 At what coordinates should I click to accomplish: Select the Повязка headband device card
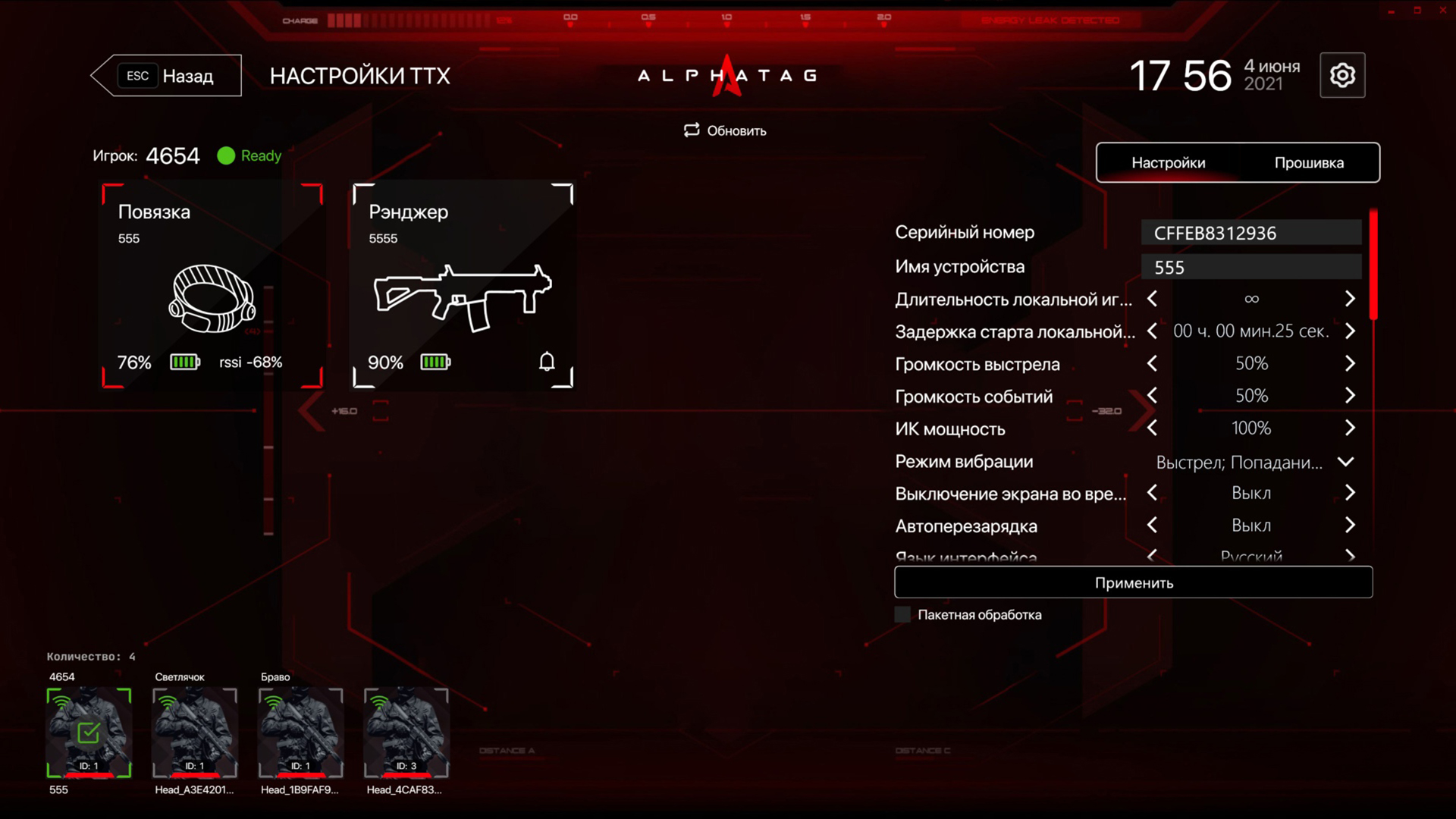pos(212,285)
